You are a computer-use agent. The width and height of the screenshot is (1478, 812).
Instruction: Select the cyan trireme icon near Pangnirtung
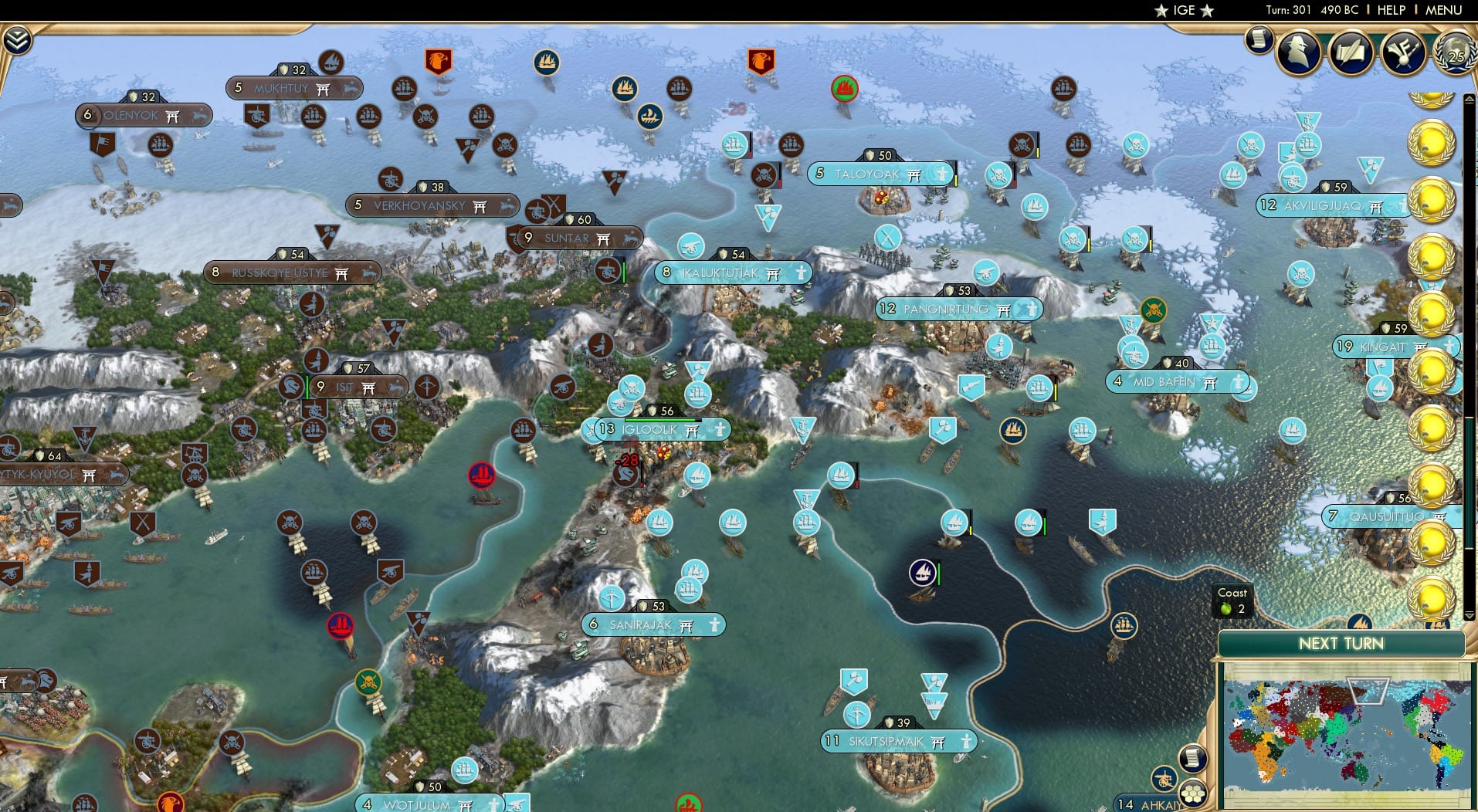point(1038,390)
